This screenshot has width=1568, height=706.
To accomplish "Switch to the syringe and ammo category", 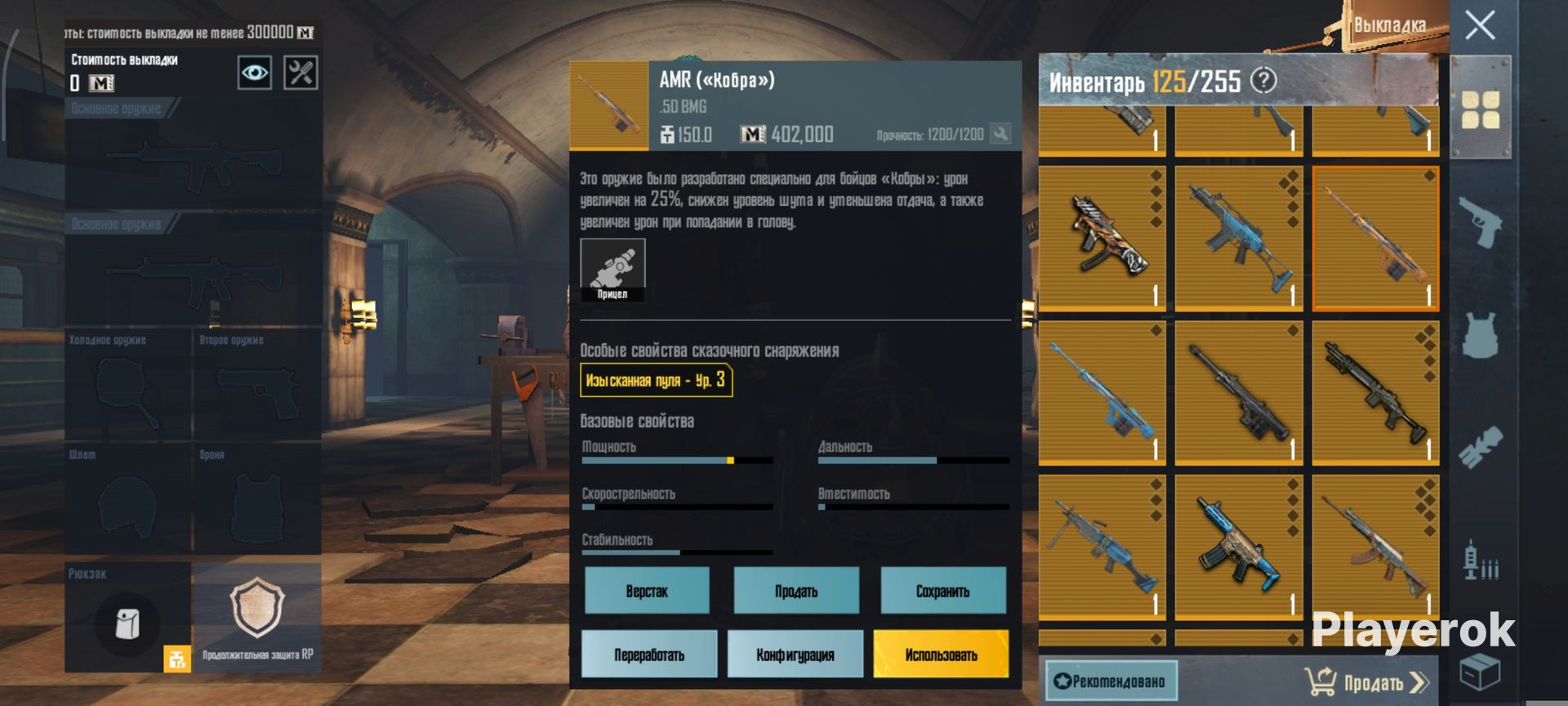I will (1480, 561).
